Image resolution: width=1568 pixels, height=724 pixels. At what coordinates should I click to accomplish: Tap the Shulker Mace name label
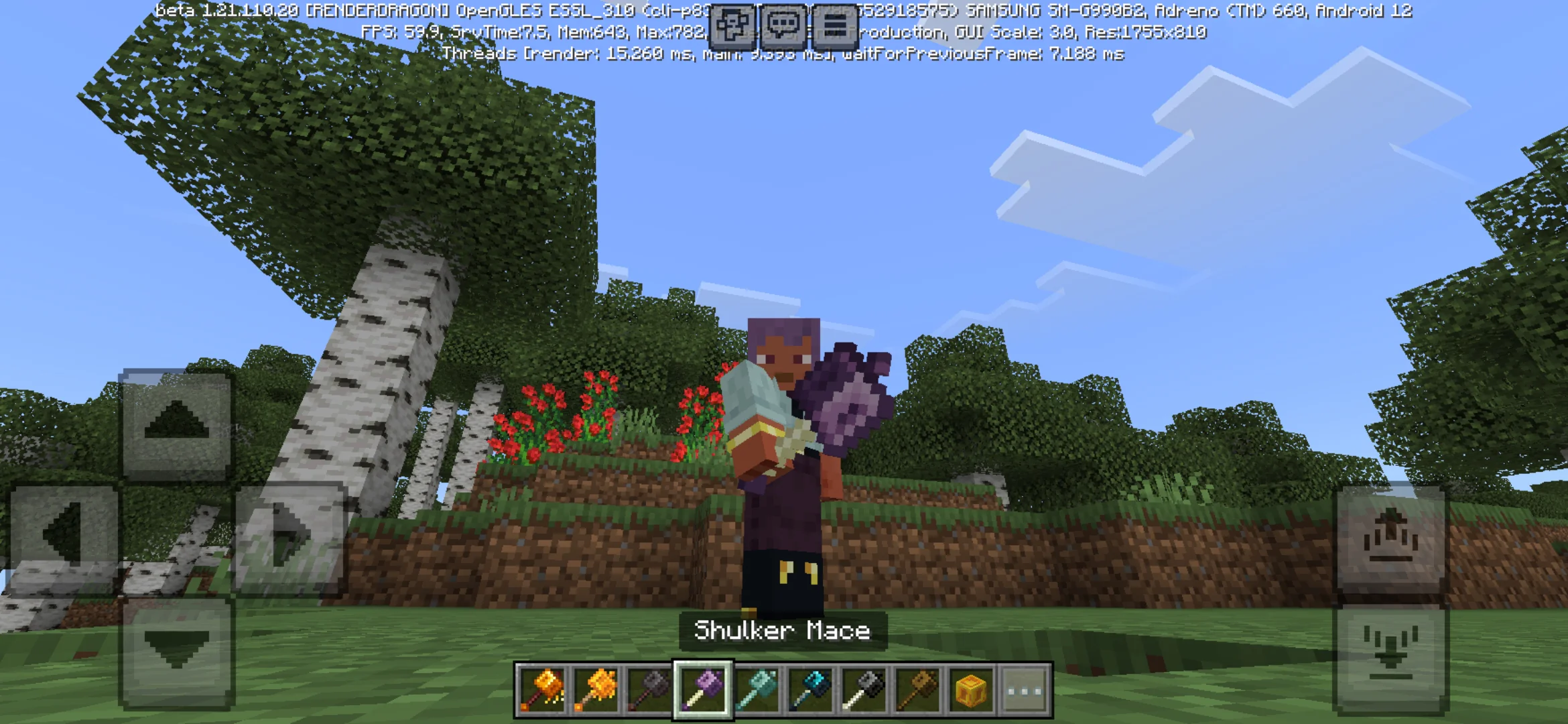pyautogui.click(x=783, y=630)
